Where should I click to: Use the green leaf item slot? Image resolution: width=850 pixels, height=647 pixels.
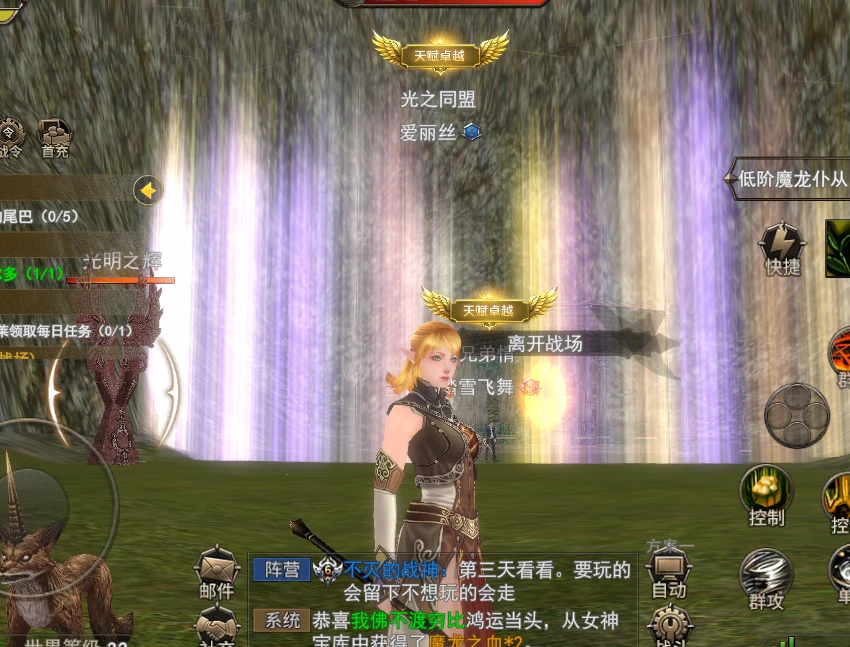pos(837,248)
